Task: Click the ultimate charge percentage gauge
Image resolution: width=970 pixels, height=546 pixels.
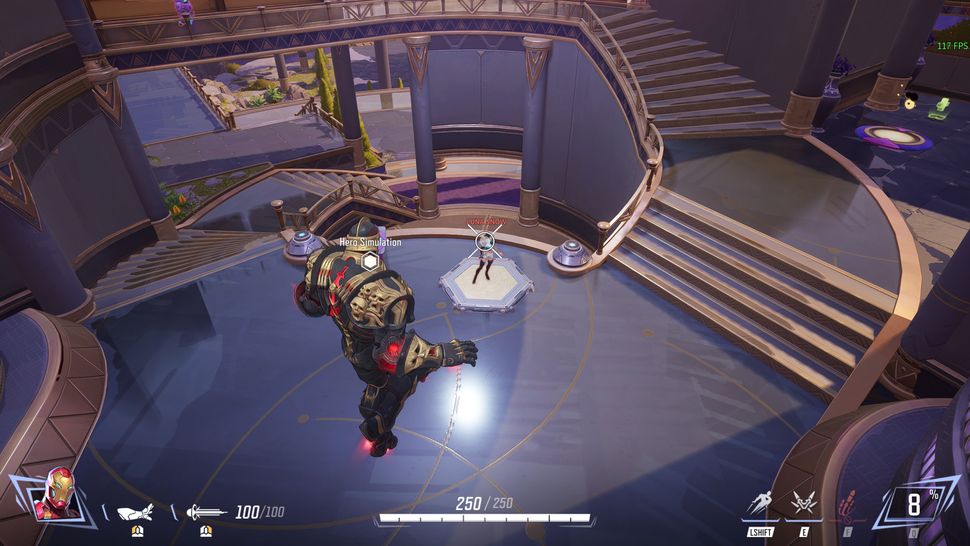Action: 914,503
